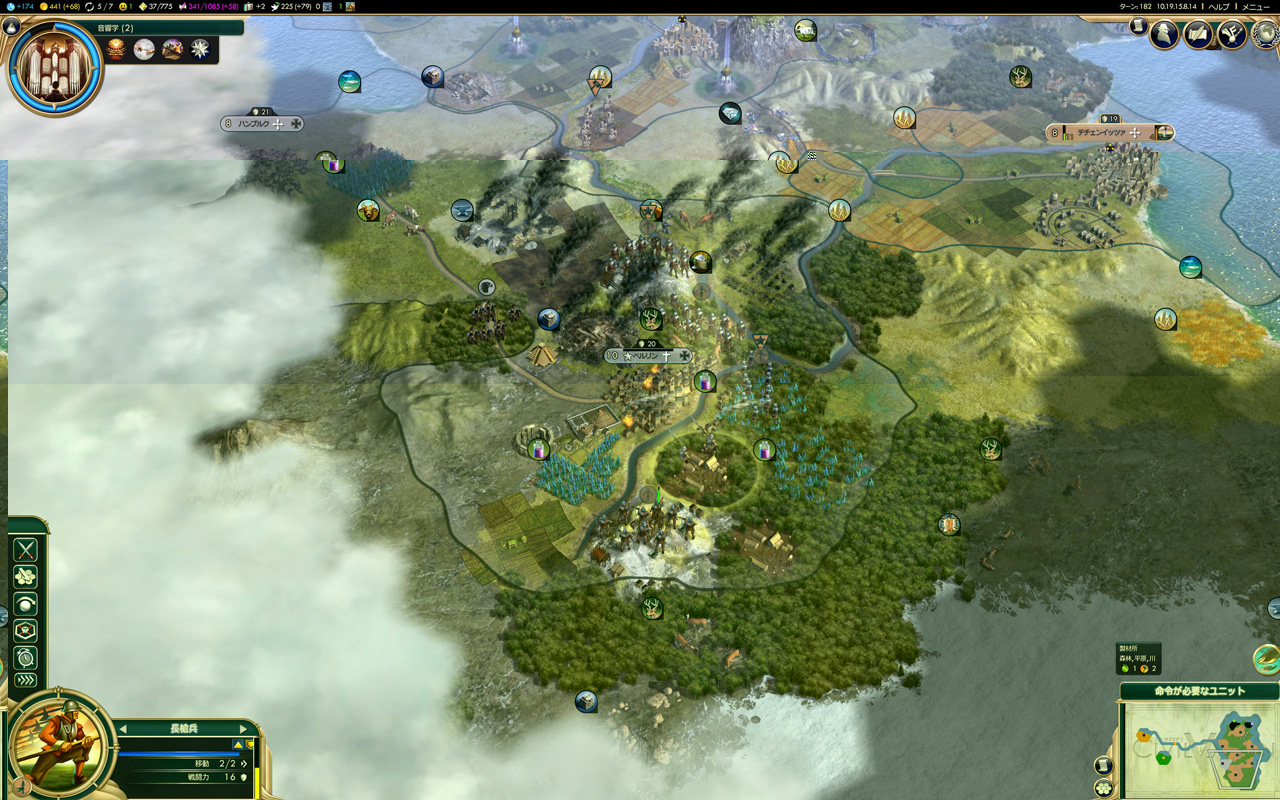Toggle the hex grid minimap button
This screenshot has width=1280, height=800.
click(1103, 788)
